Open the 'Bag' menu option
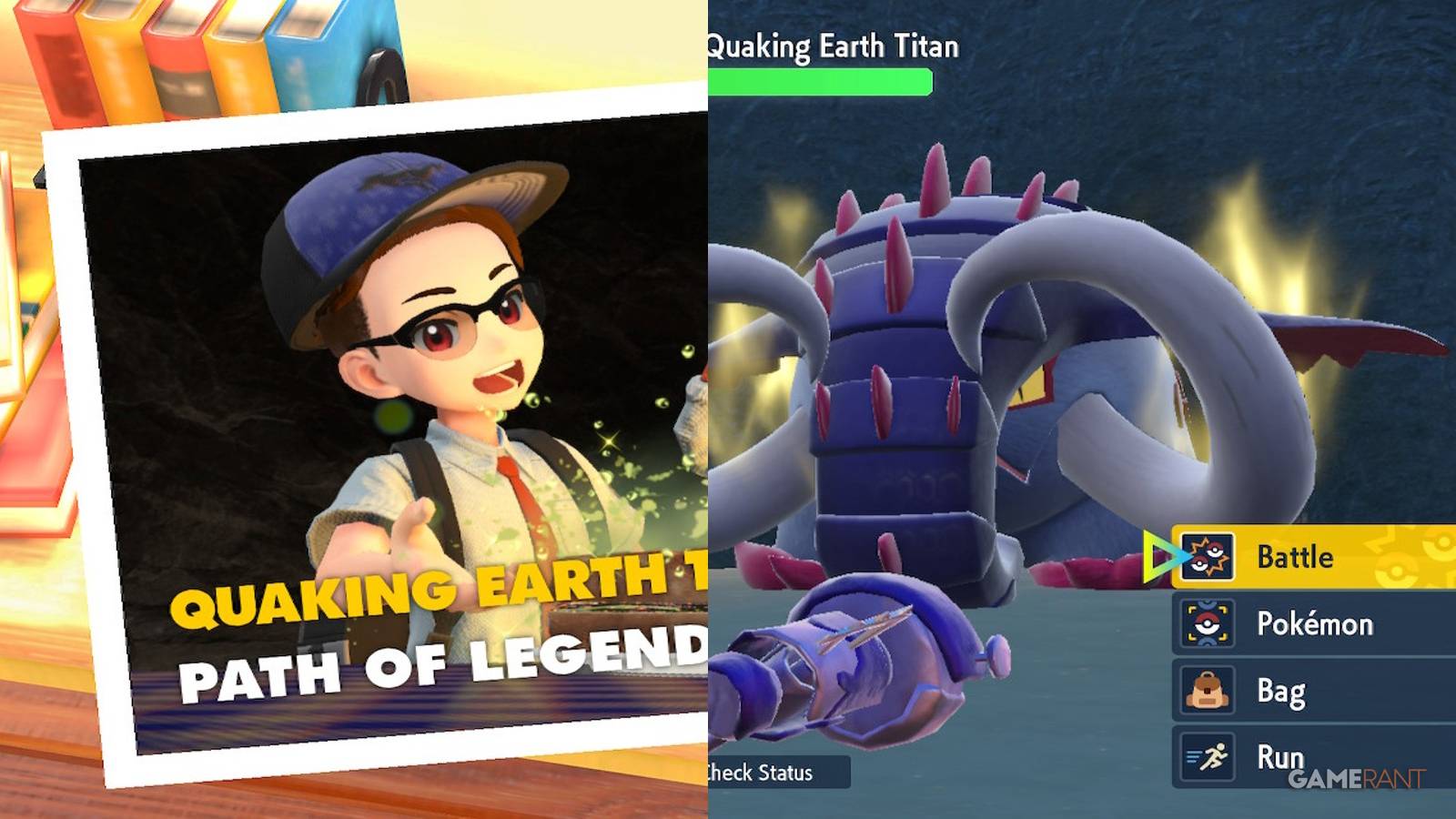The image size is (1456, 819). point(1283,690)
